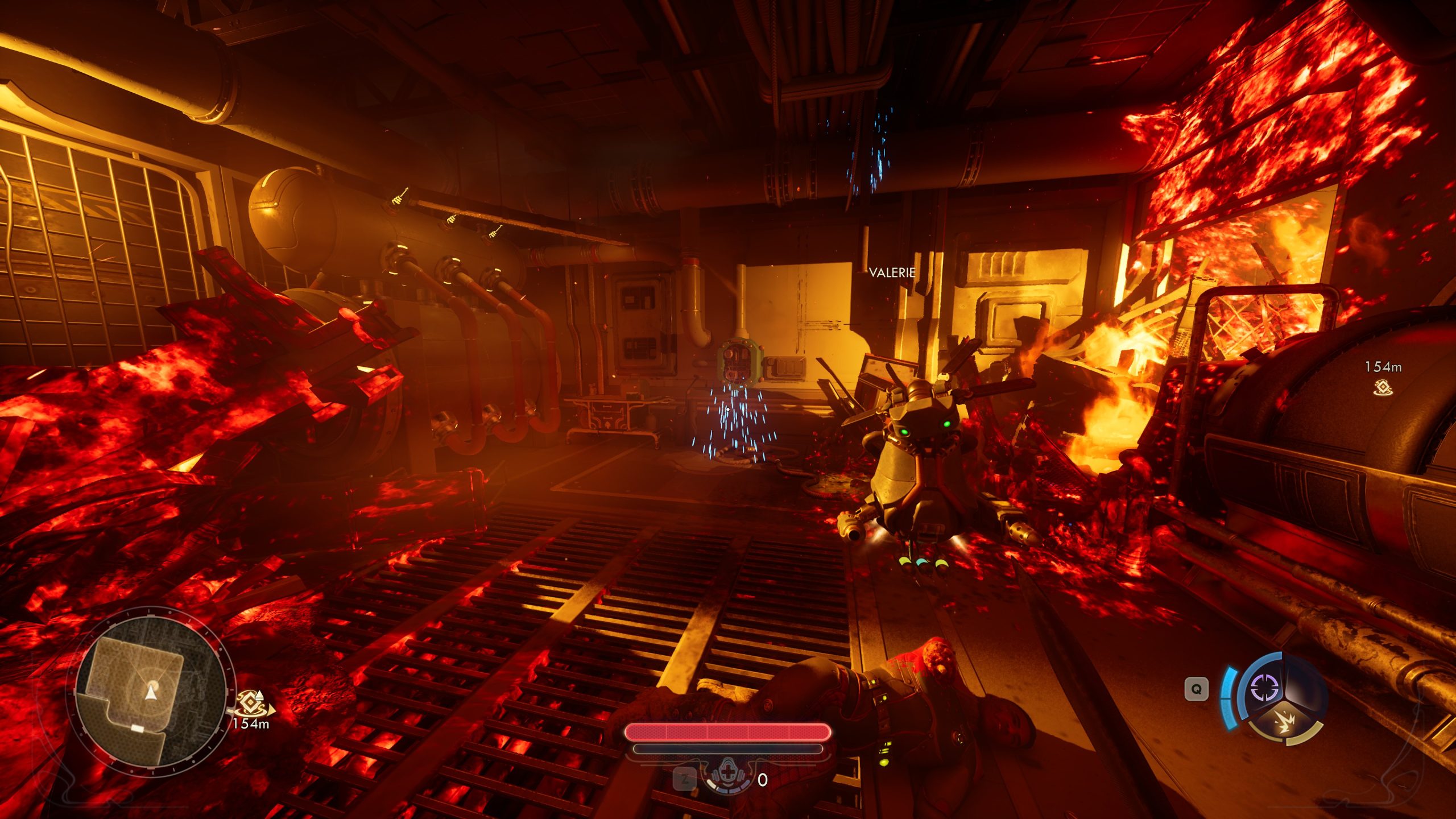
Task: Click the floating quest waypoint marker
Action: [1383, 388]
